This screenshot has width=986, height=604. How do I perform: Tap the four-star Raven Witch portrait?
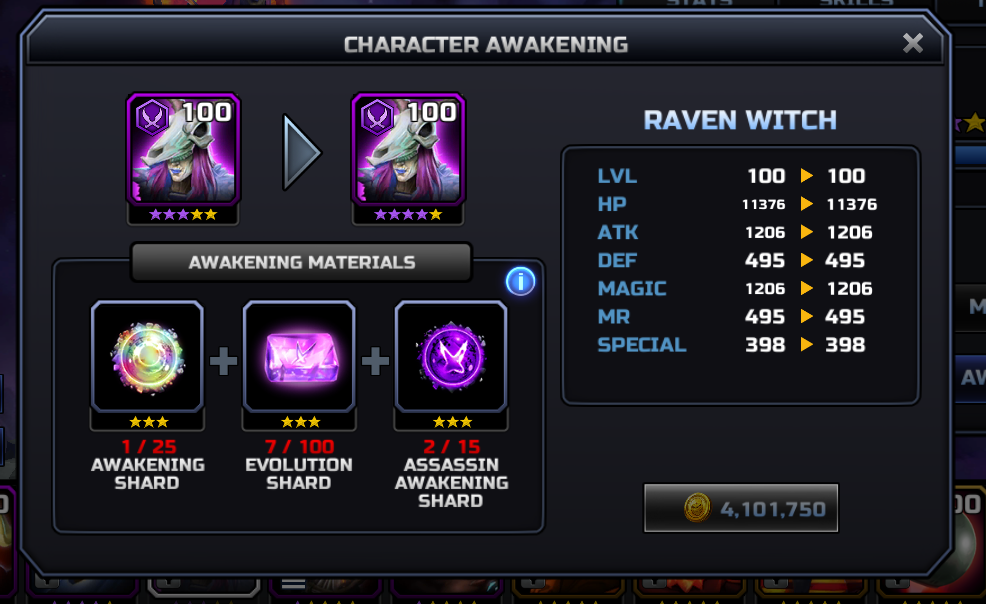click(x=408, y=150)
